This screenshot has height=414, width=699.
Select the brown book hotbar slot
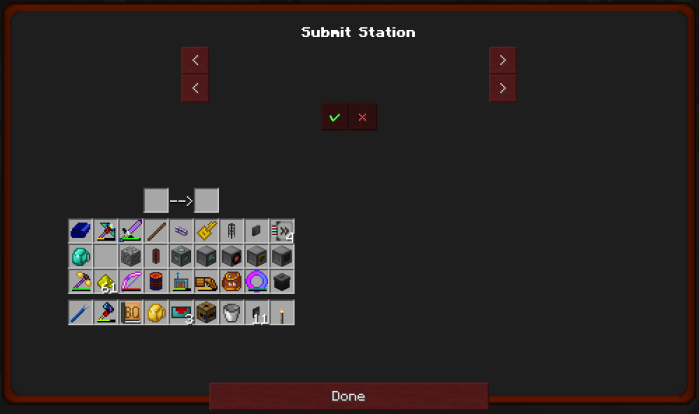(x=131, y=313)
